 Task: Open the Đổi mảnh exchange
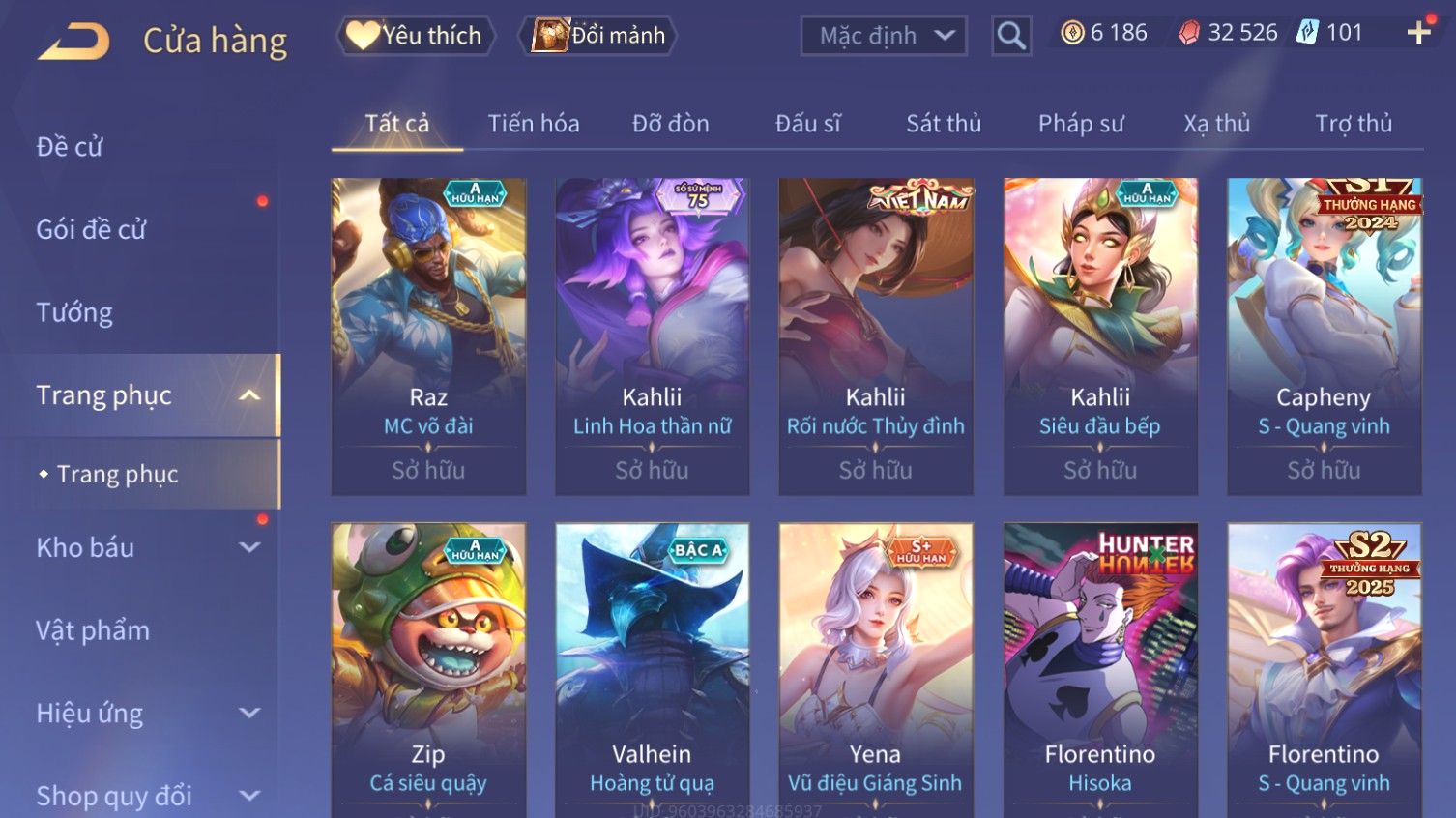point(598,36)
